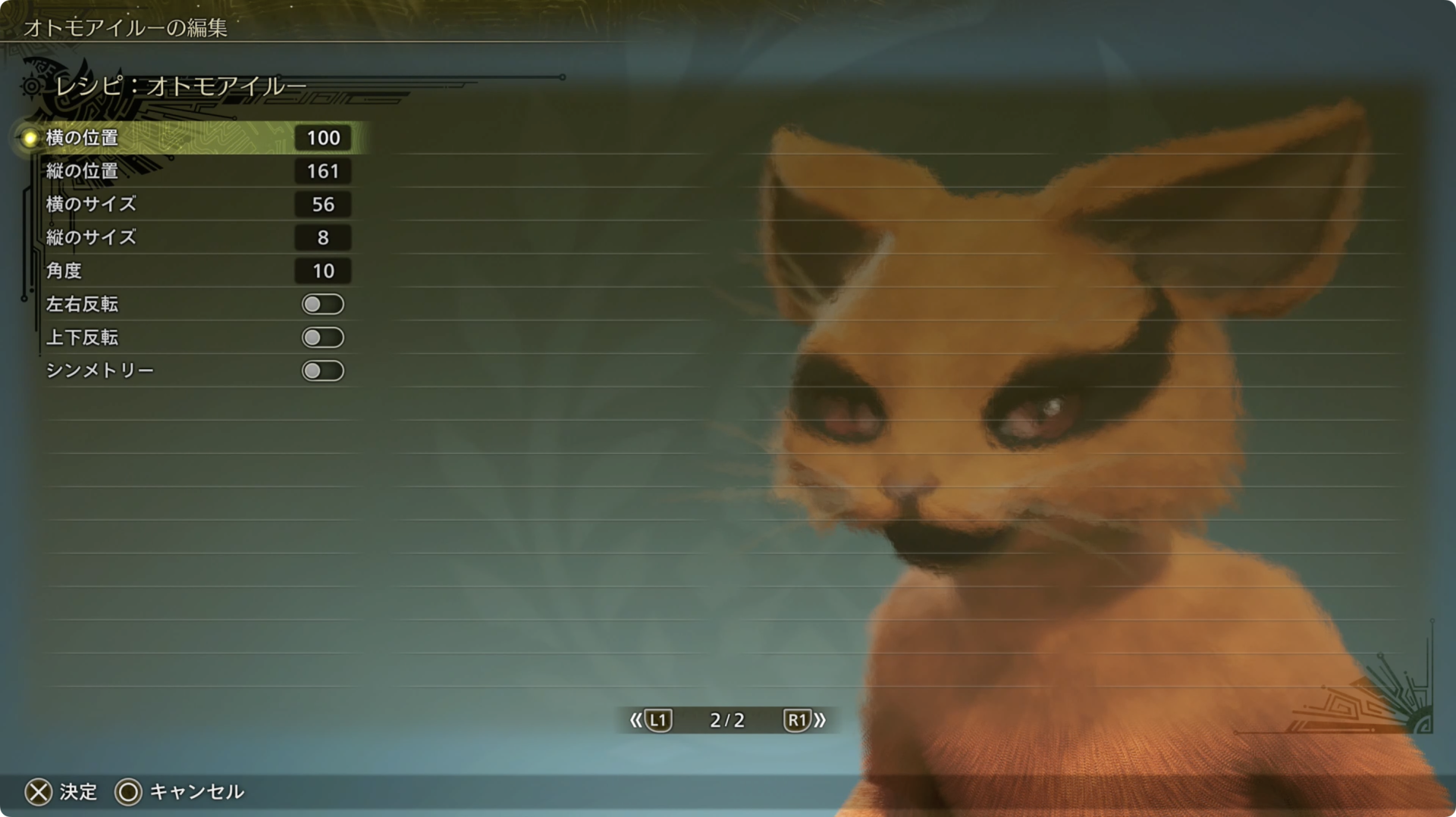This screenshot has width=1456, height=817.
Task: Select the 横の位置 value field
Action: (323, 138)
